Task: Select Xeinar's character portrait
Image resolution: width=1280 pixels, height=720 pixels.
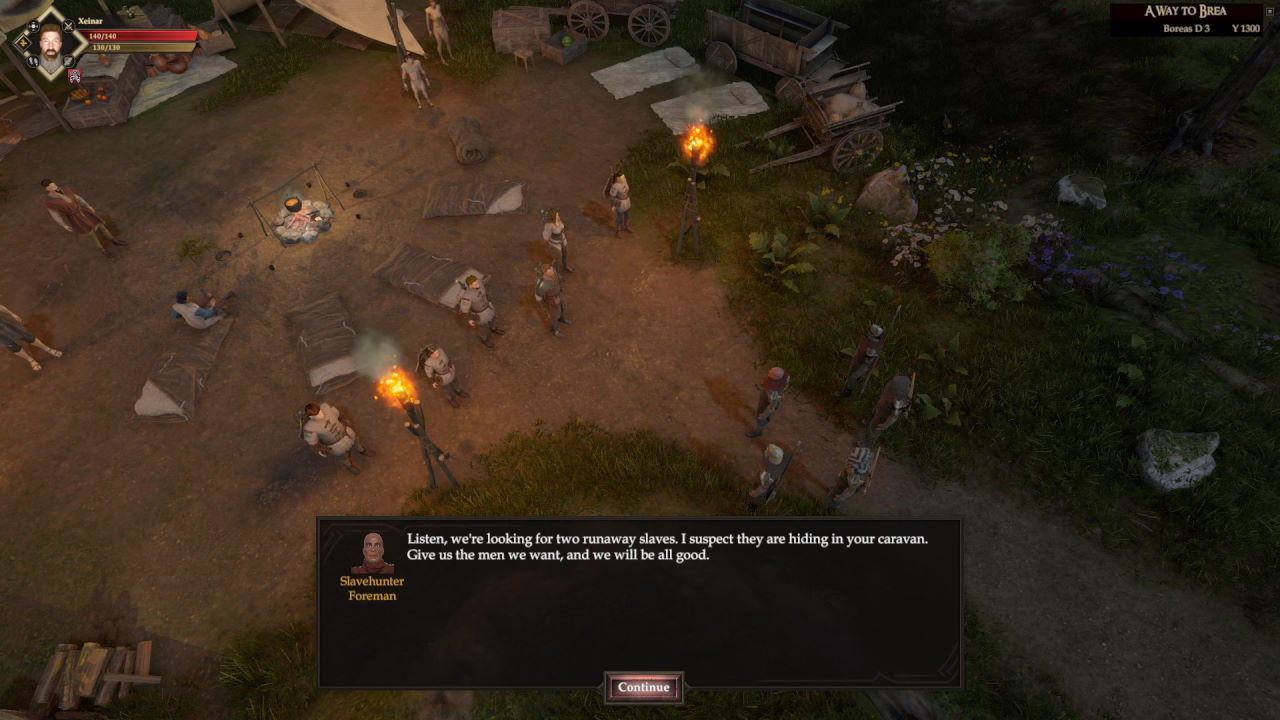Action: point(50,44)
